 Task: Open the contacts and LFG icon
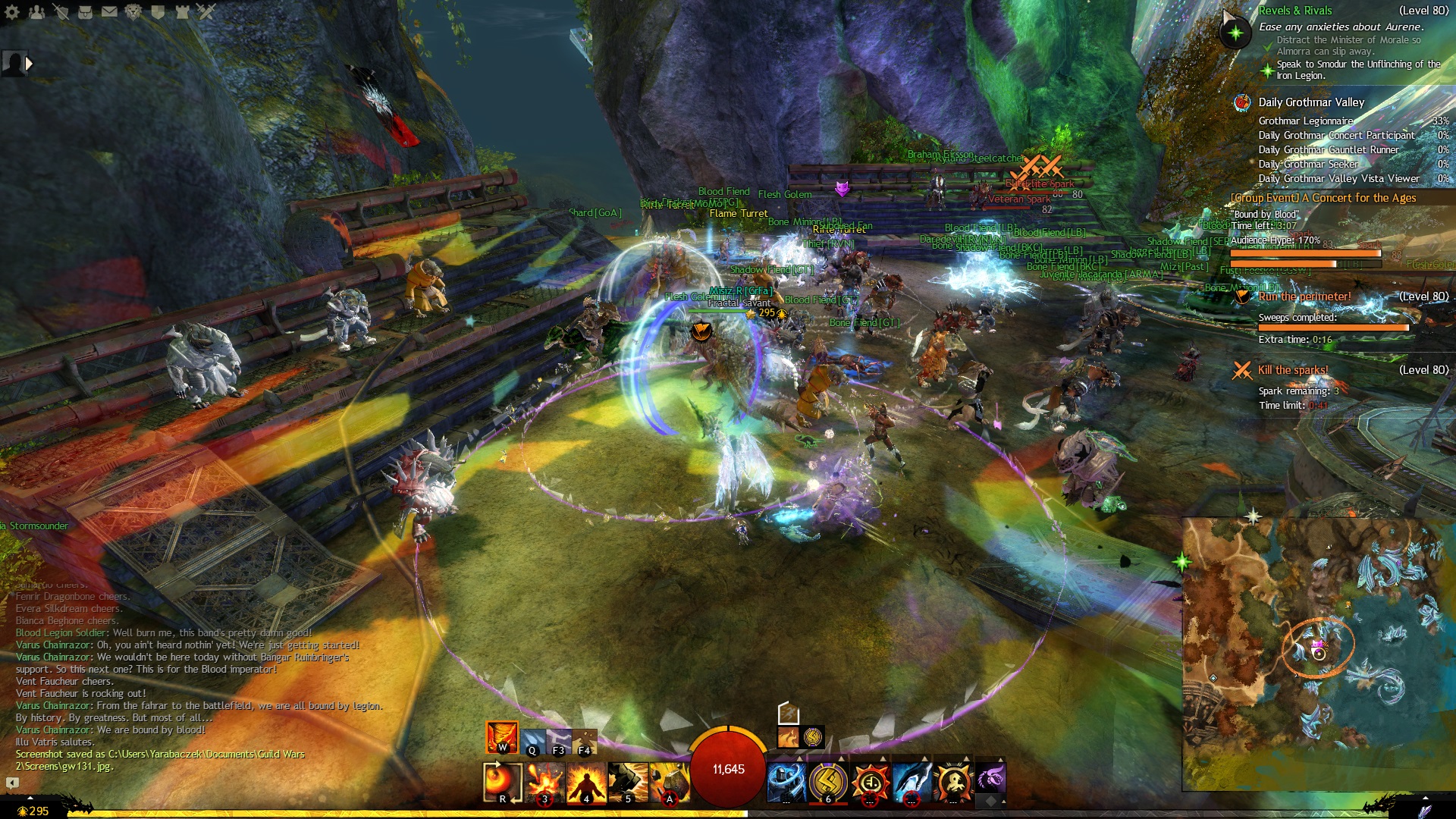click(36, 12)
